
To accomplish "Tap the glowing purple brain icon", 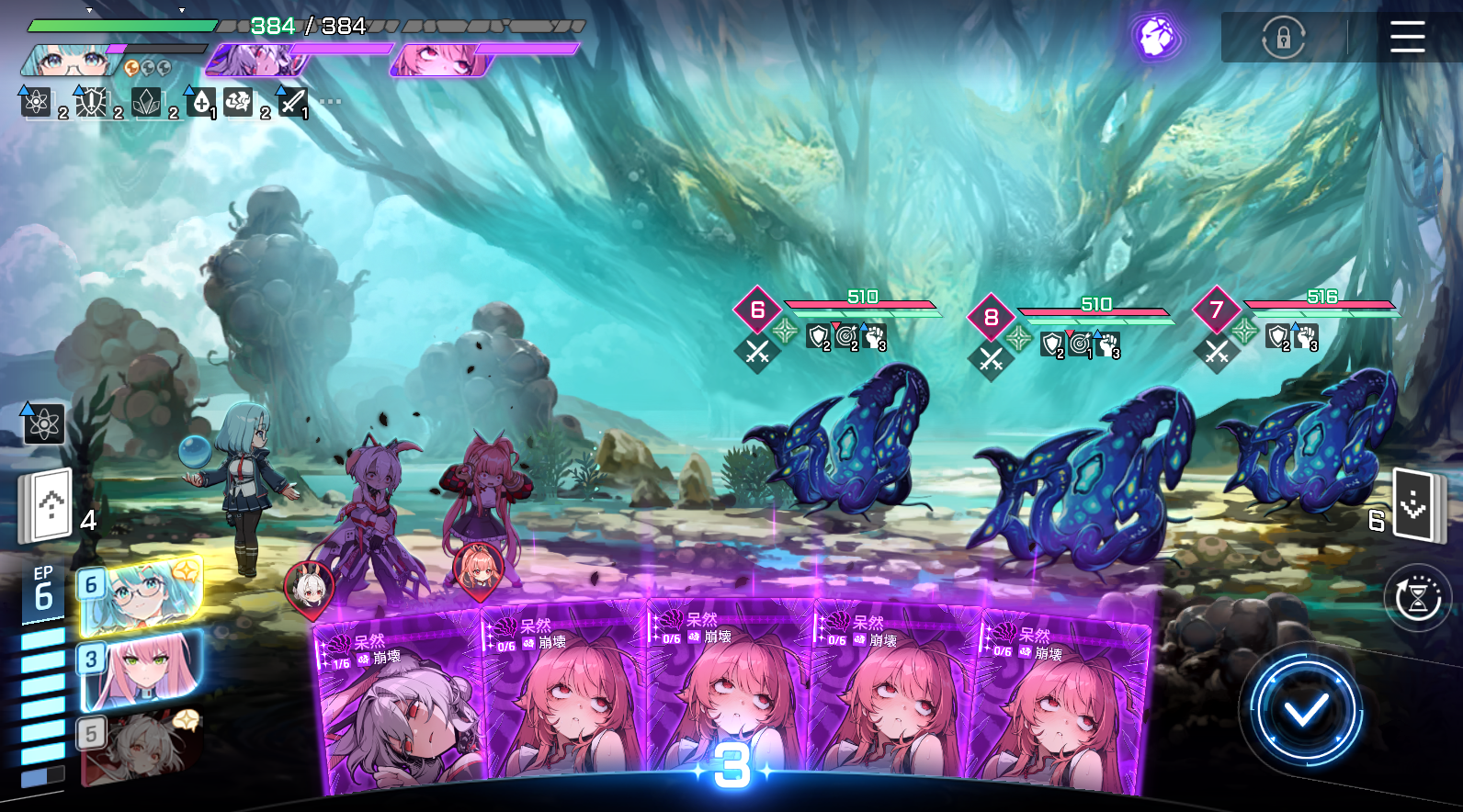I will [1156, 38].
